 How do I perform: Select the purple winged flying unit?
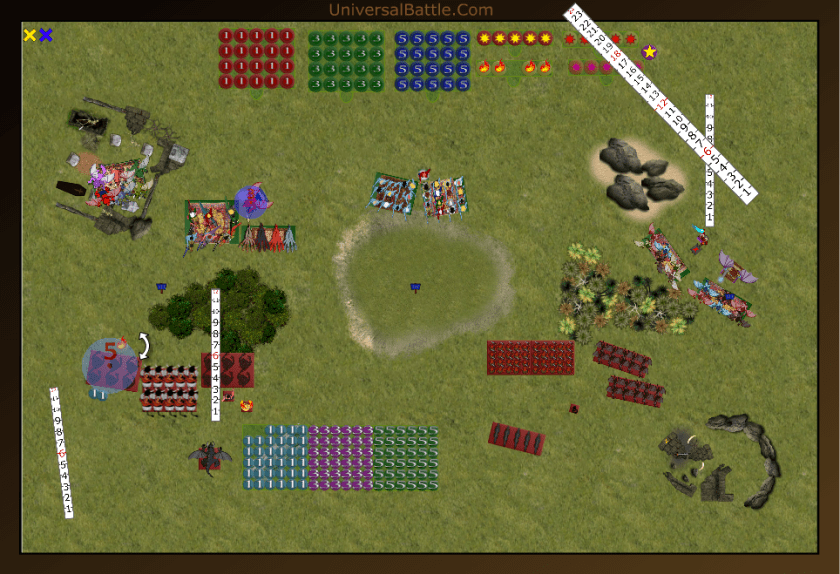point(737,267)
